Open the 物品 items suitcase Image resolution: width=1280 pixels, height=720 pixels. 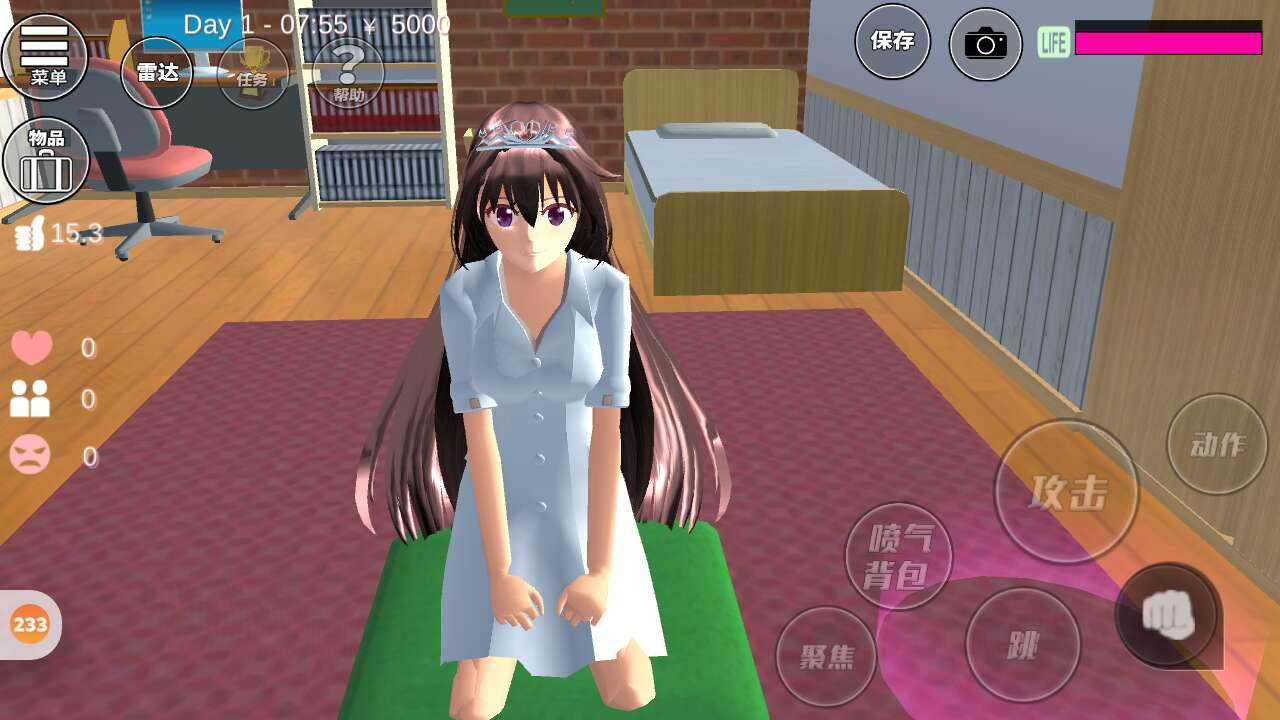pyautogui.click(x=46, y=160)
